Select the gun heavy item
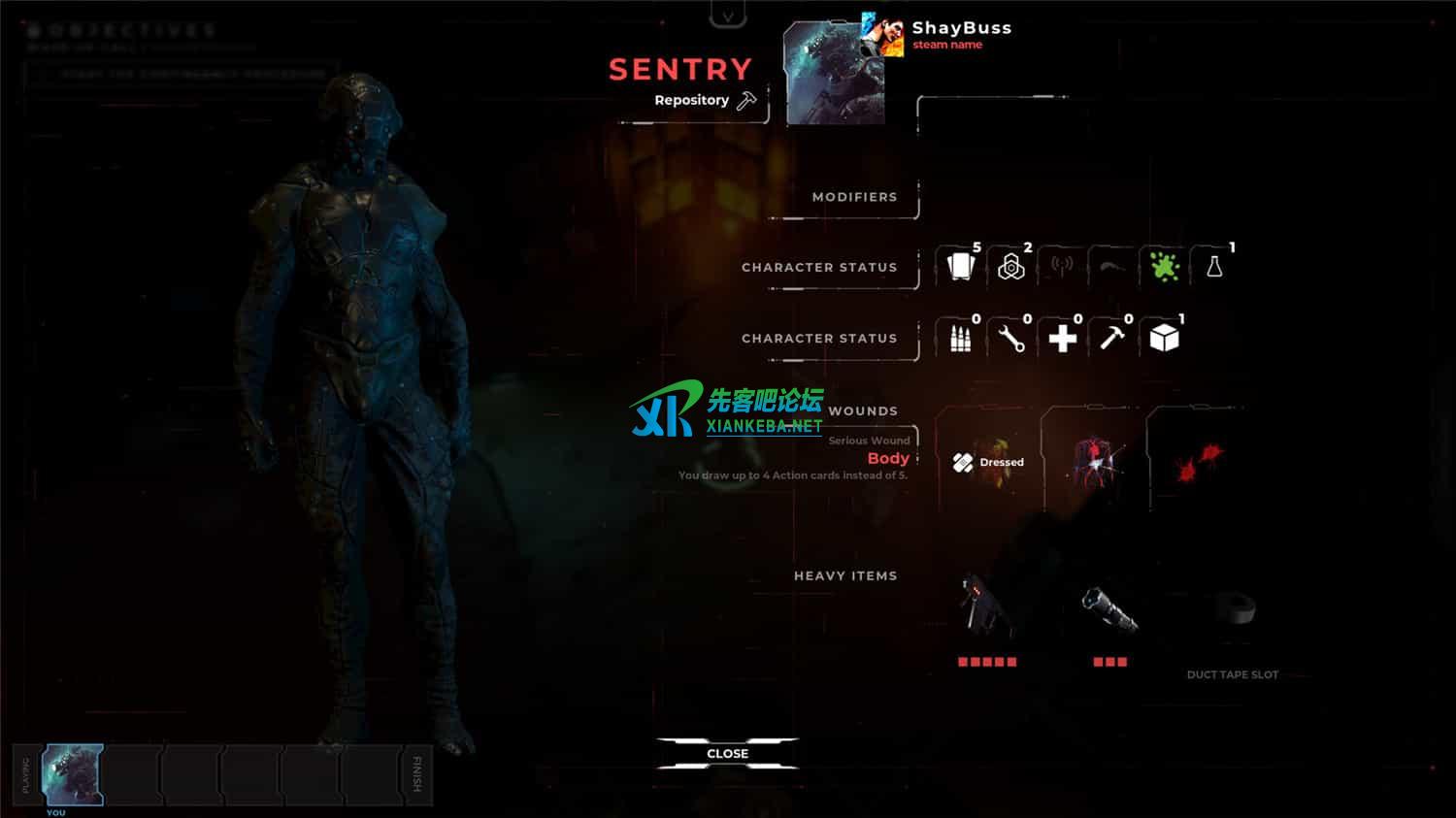This screenshot has height=818, width=1456. [x=986, y=606]
